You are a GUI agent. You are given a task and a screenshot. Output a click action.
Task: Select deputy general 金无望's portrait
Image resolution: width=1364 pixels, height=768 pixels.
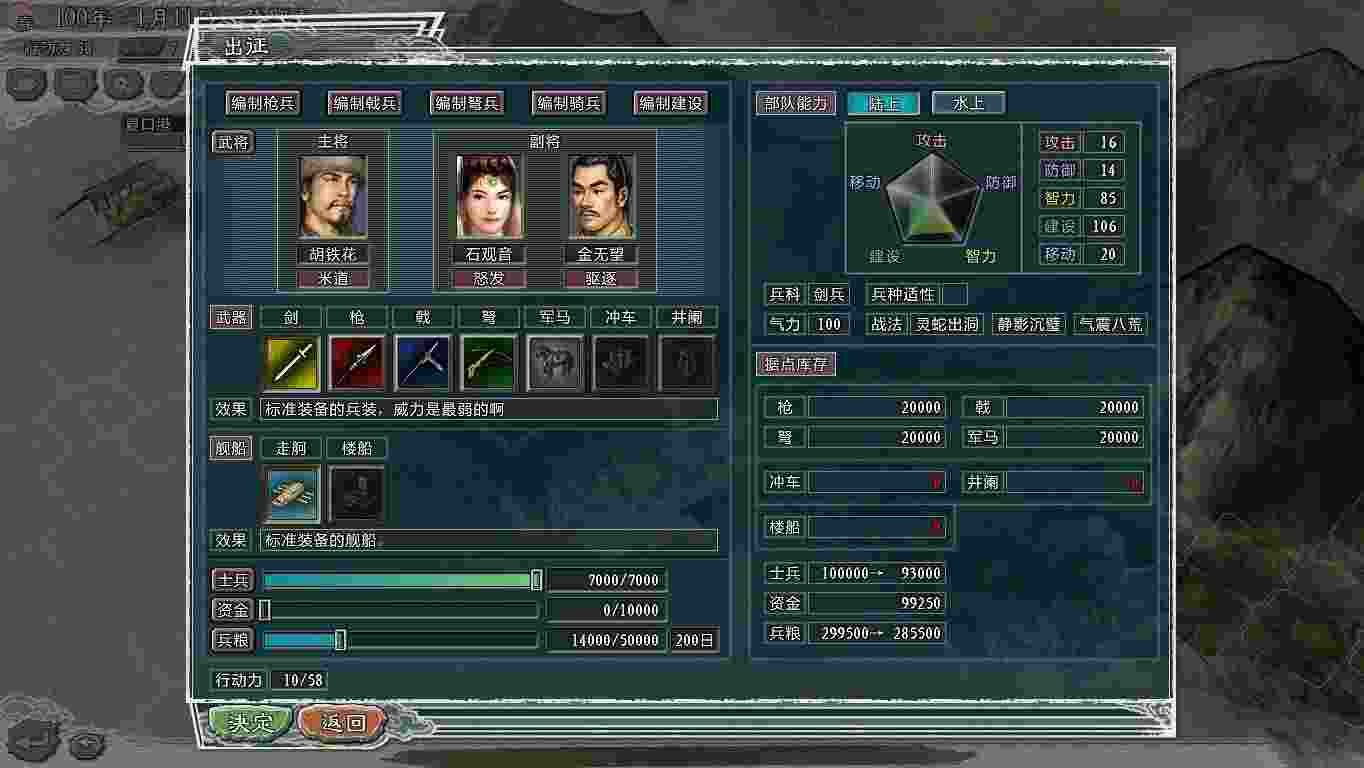601,197
